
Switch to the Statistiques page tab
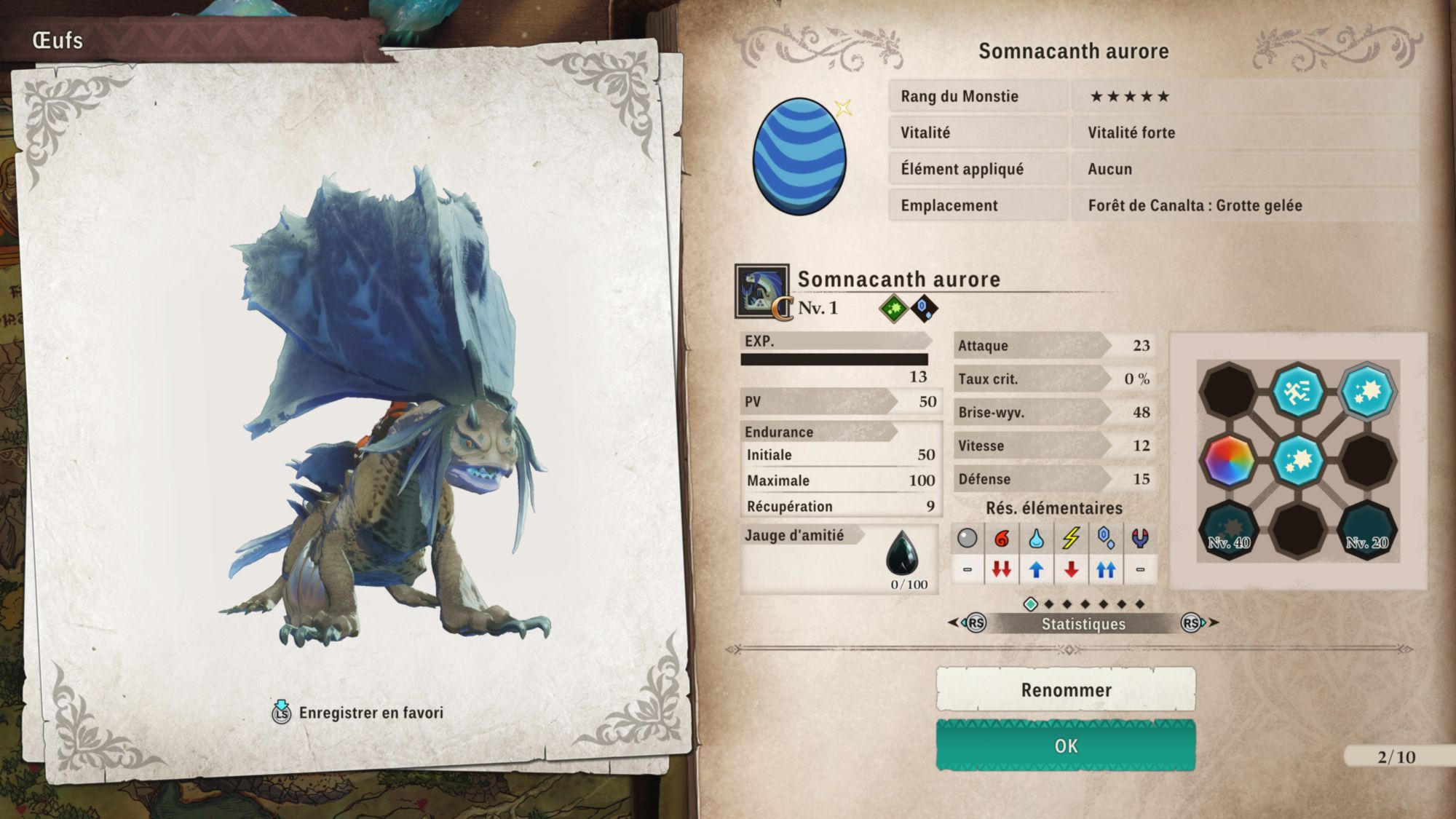[1083, 624]
